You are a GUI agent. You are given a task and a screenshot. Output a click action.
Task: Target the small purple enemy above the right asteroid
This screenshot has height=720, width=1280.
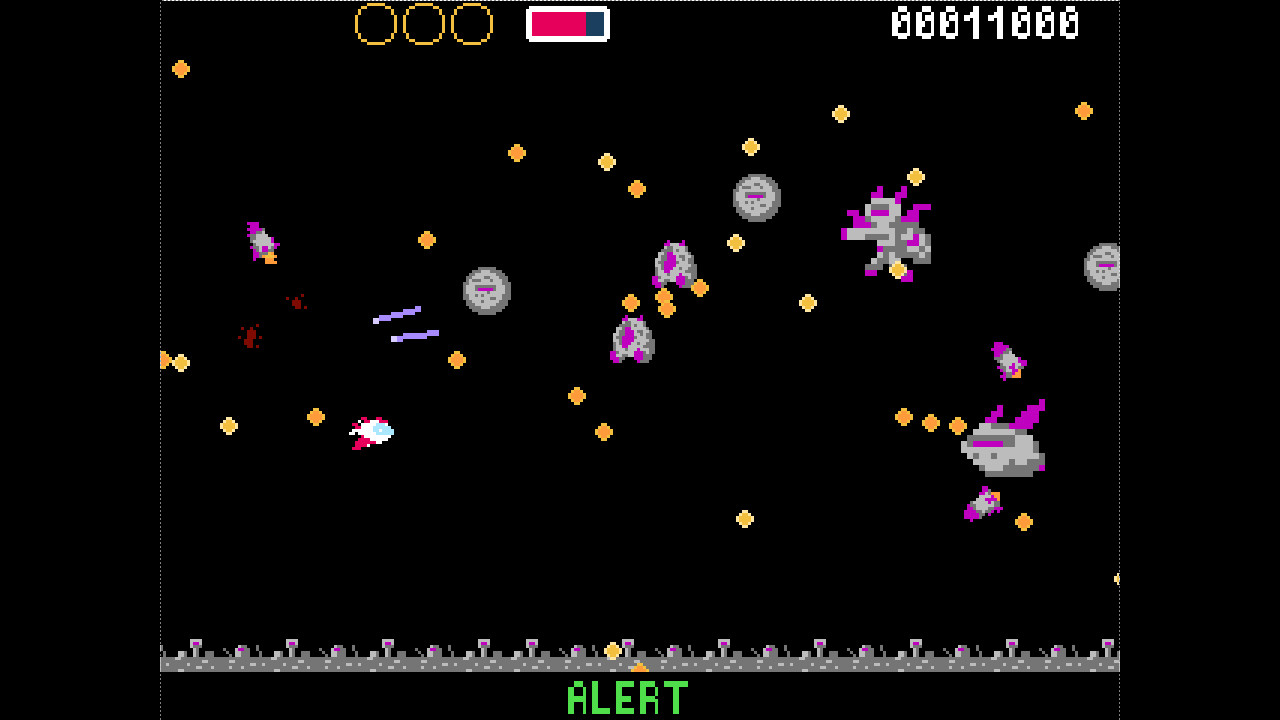[x=1010, y=358]
